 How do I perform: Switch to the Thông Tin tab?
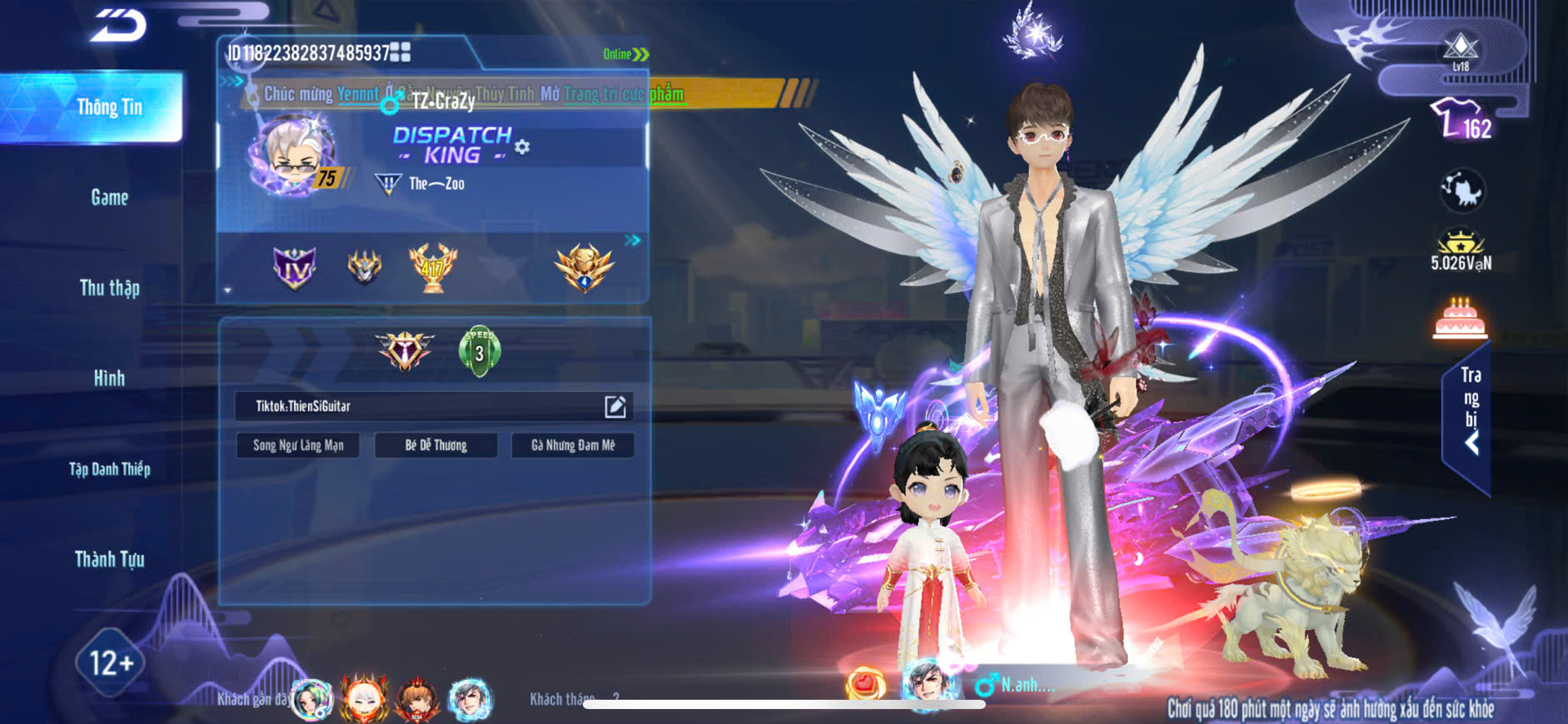click(108, 107)
